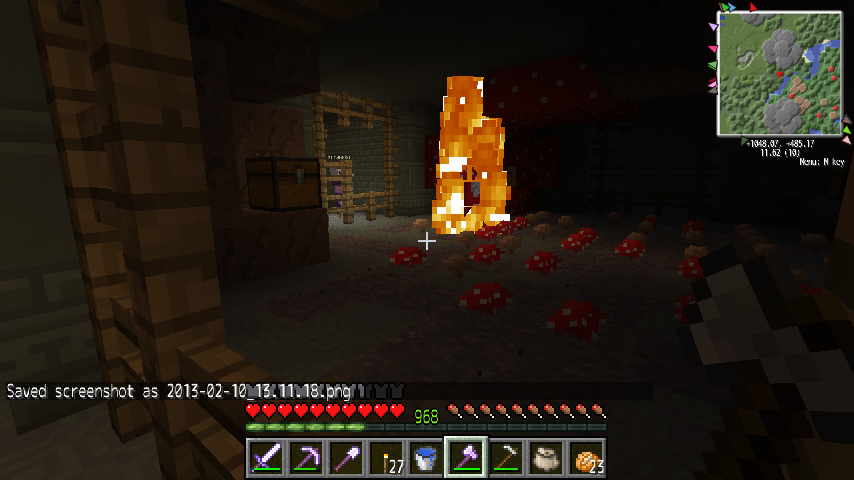The height and width of the screenshot is (480, 854).
Task: Click the minimap in the corner
Action: 779,73
